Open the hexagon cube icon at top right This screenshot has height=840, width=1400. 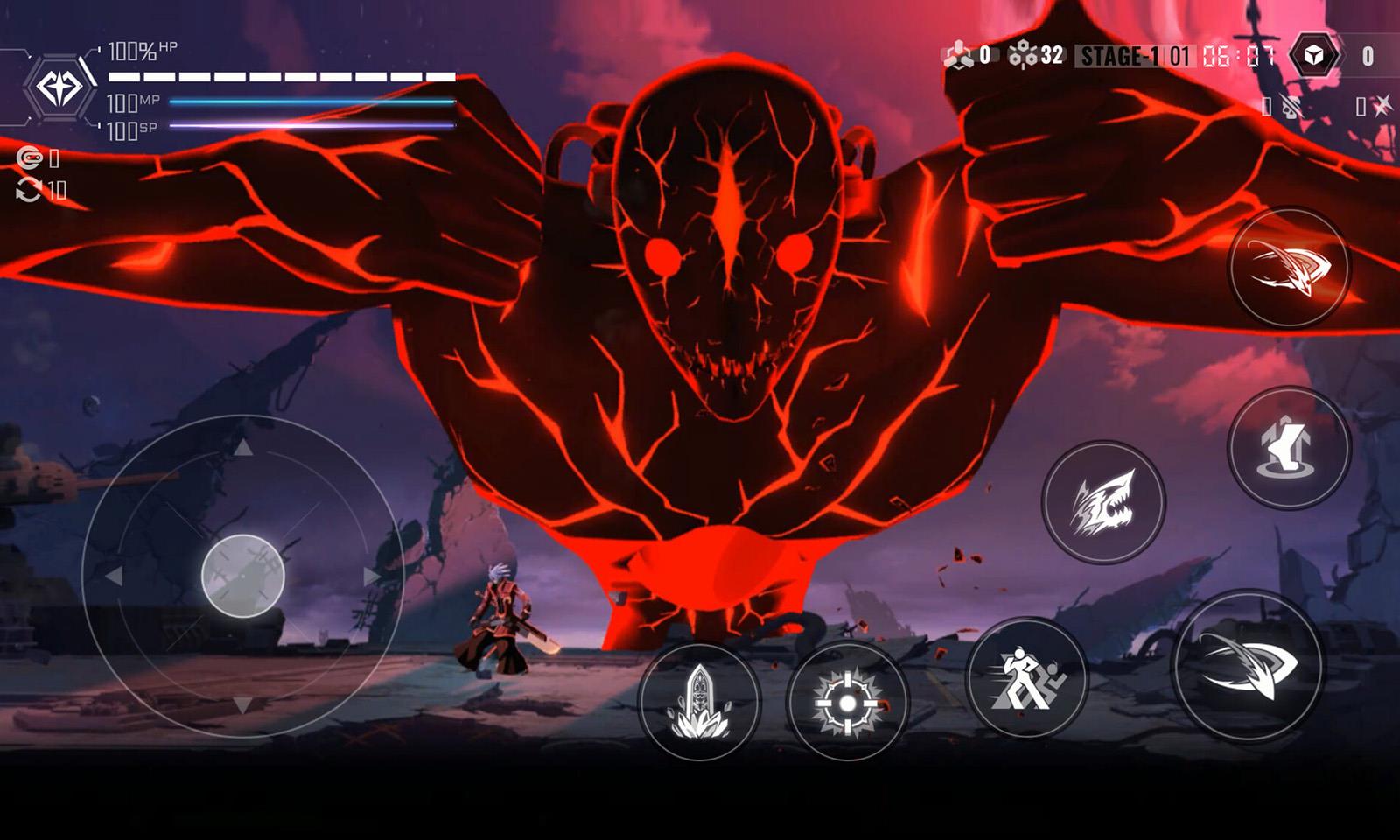coord(1313,57)
